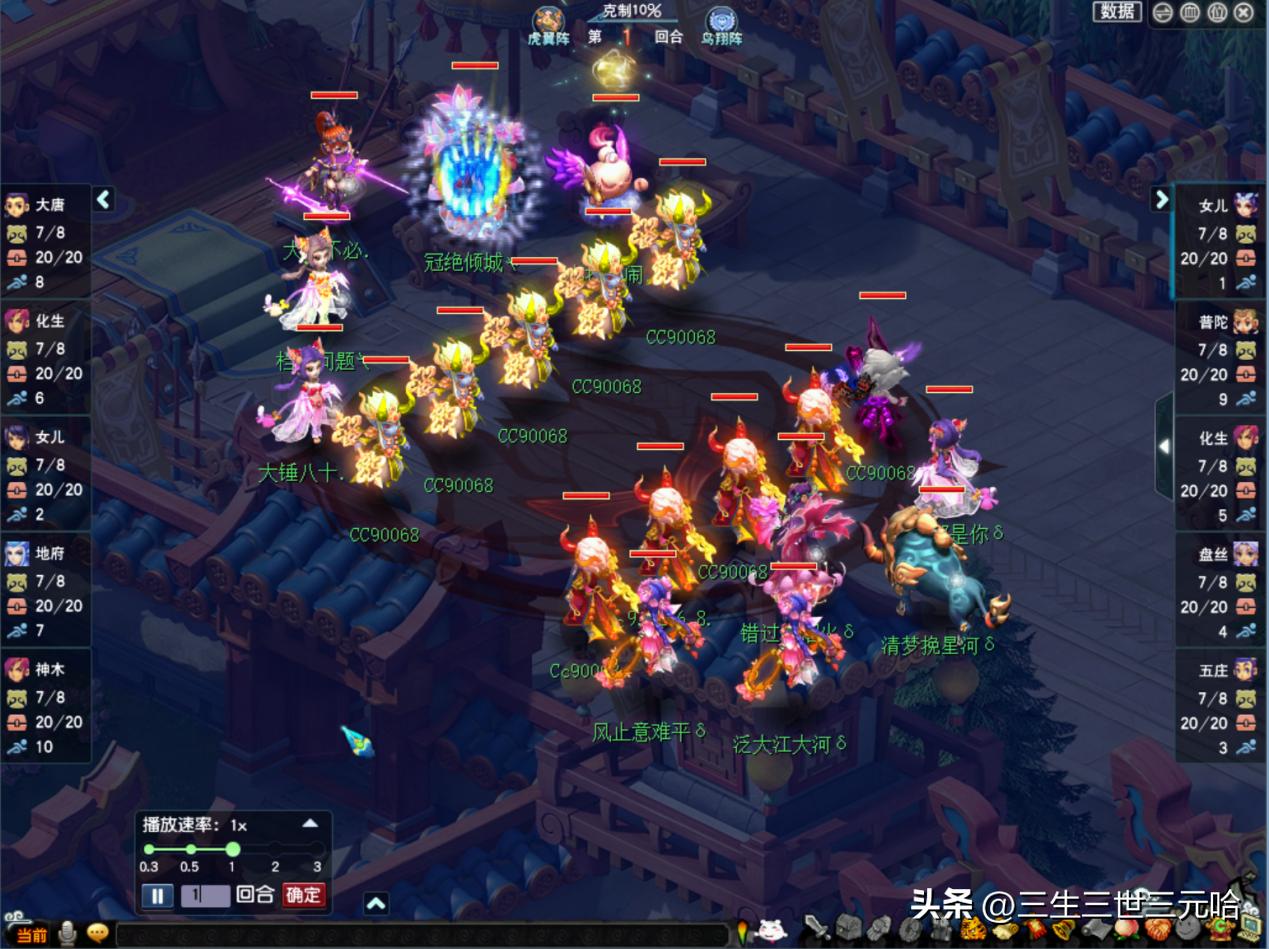1269x949 pixels.
Task: Confirm round jump with 确定 button
Action: [x=304, y=895]
